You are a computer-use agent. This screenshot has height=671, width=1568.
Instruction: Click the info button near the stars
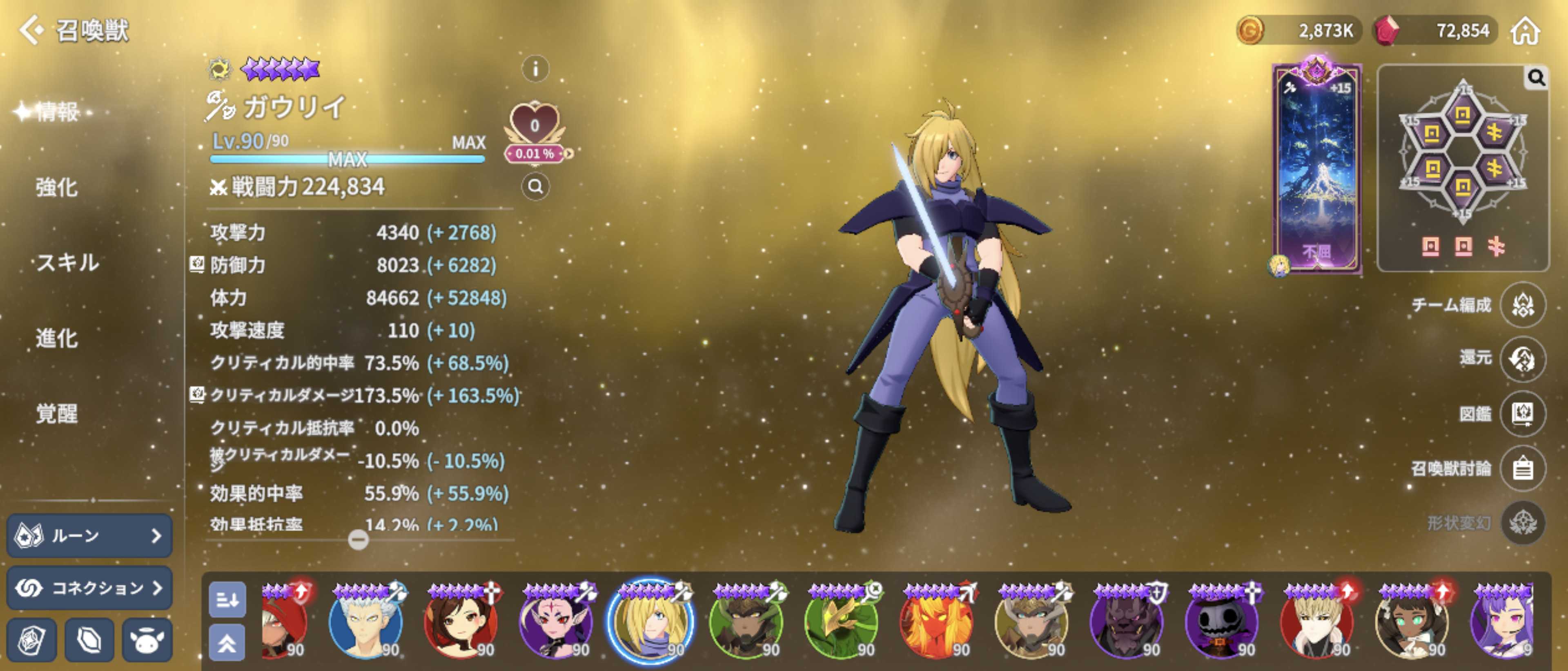tap(535, 69)
